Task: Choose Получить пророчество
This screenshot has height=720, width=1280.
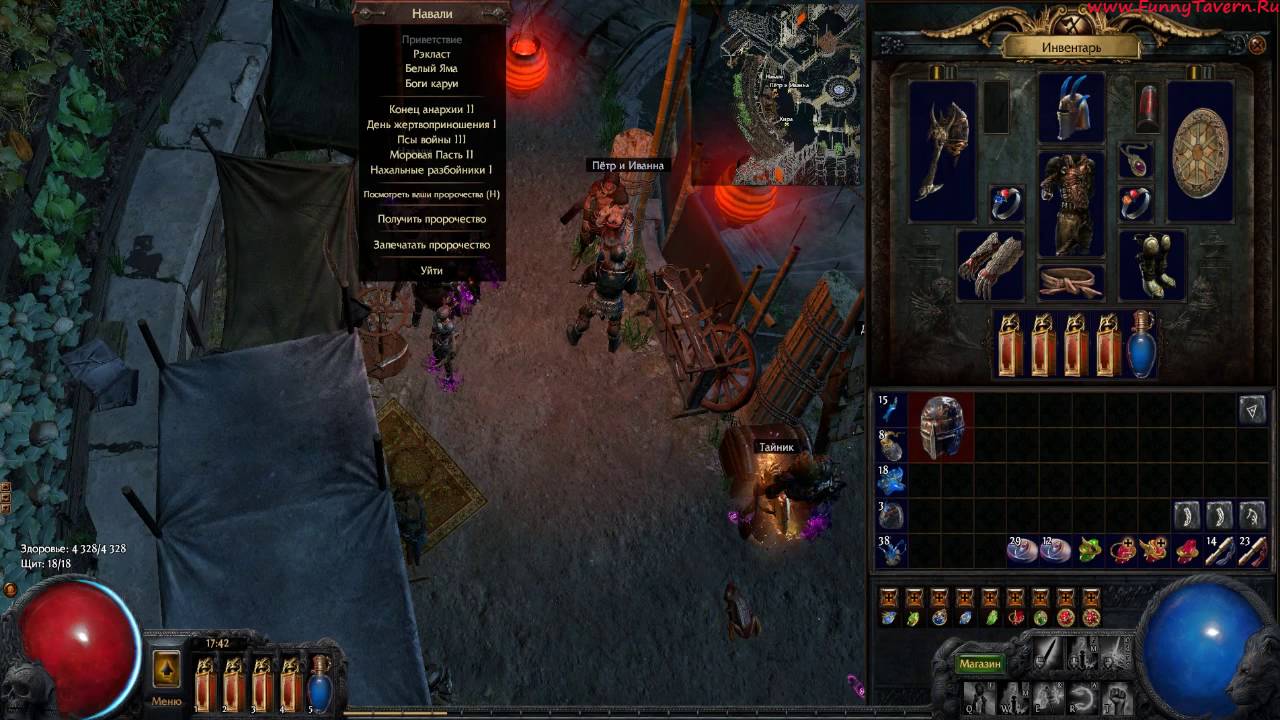Action: tap(431, 219)
